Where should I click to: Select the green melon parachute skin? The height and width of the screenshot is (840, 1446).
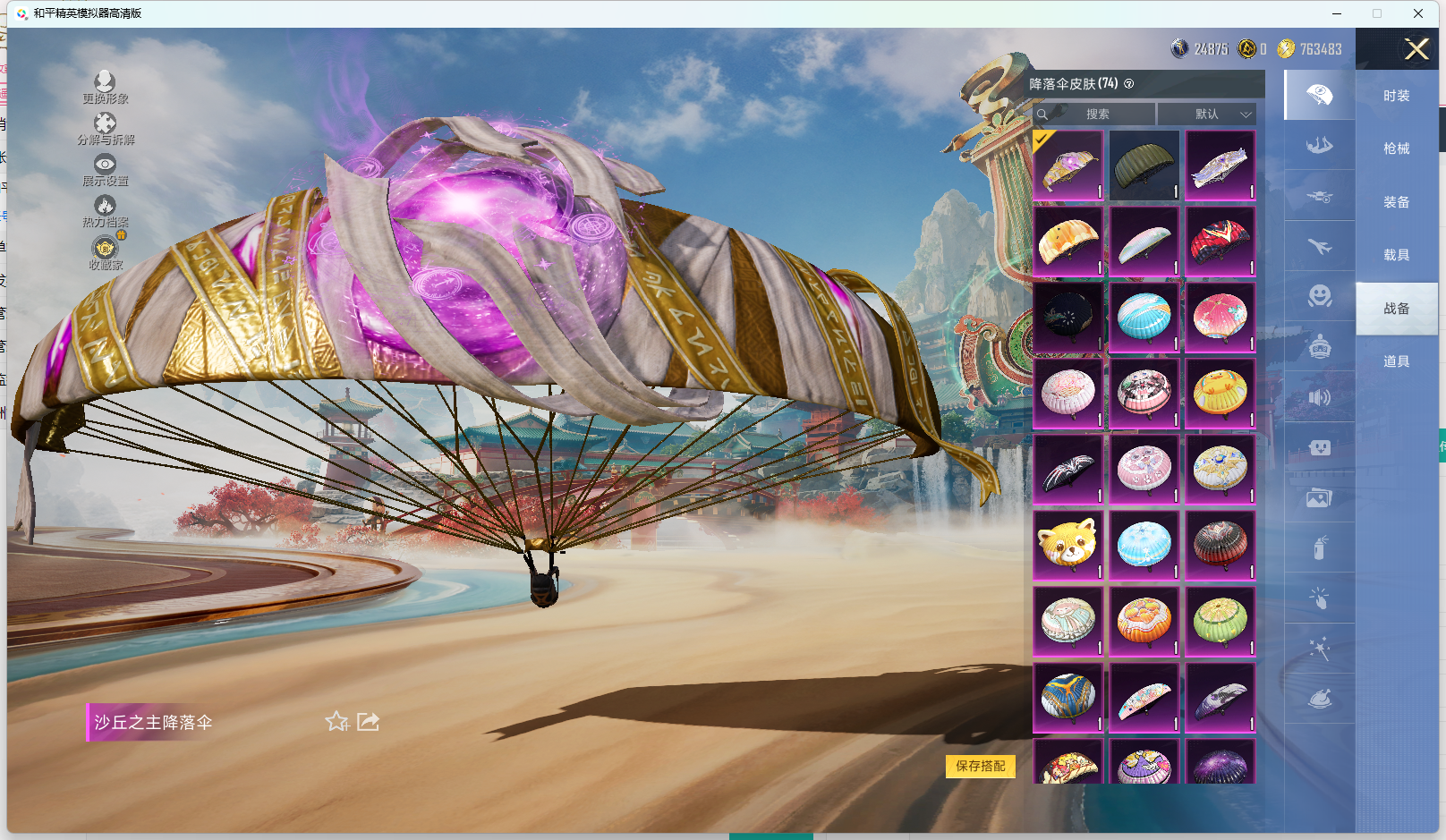(1221, 621)
